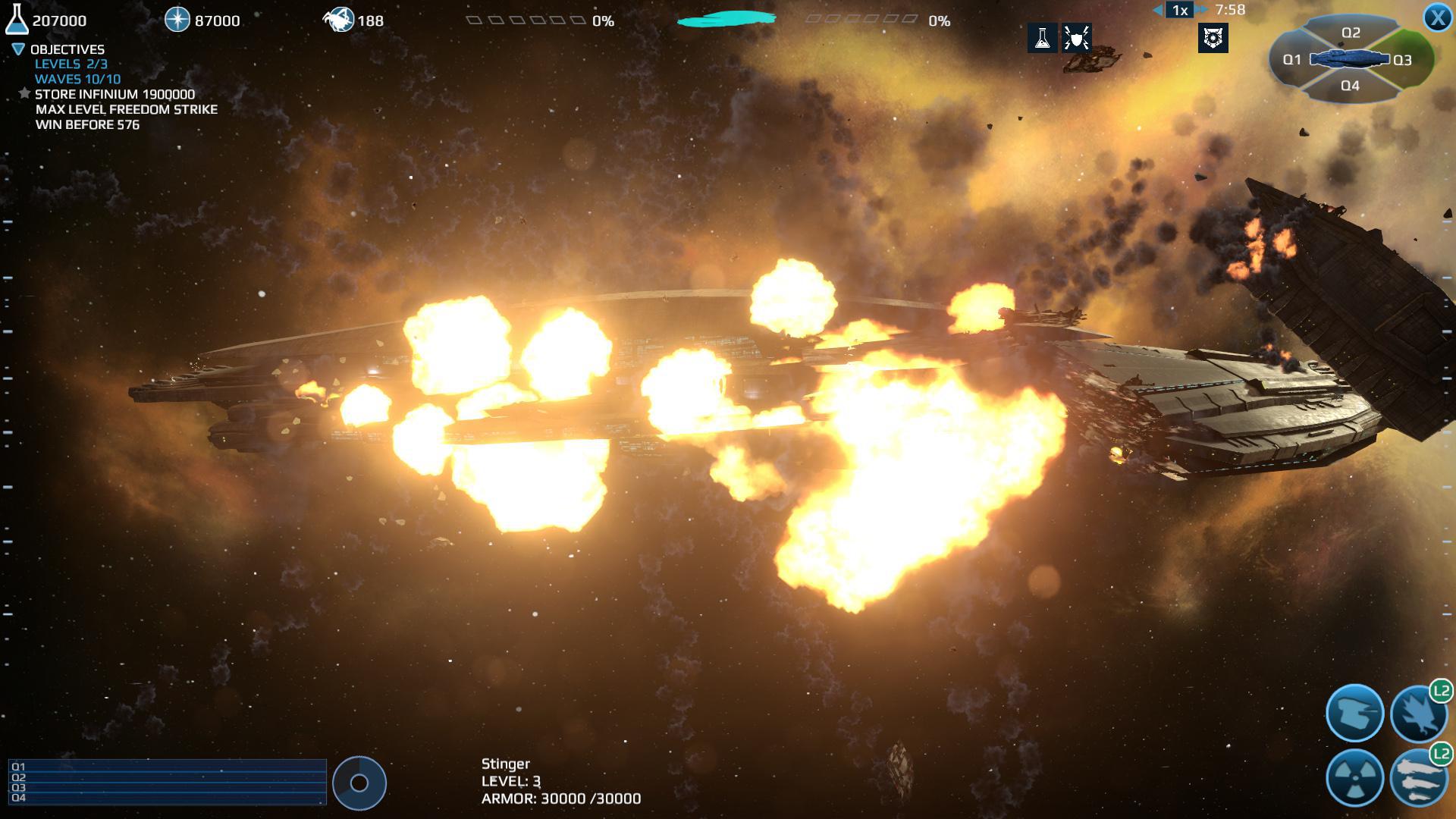The height and width of the screenshot is (819, 1456).
Task: Launch the nuke ability
Action: pyautogui.click(x=1356, y=780)
